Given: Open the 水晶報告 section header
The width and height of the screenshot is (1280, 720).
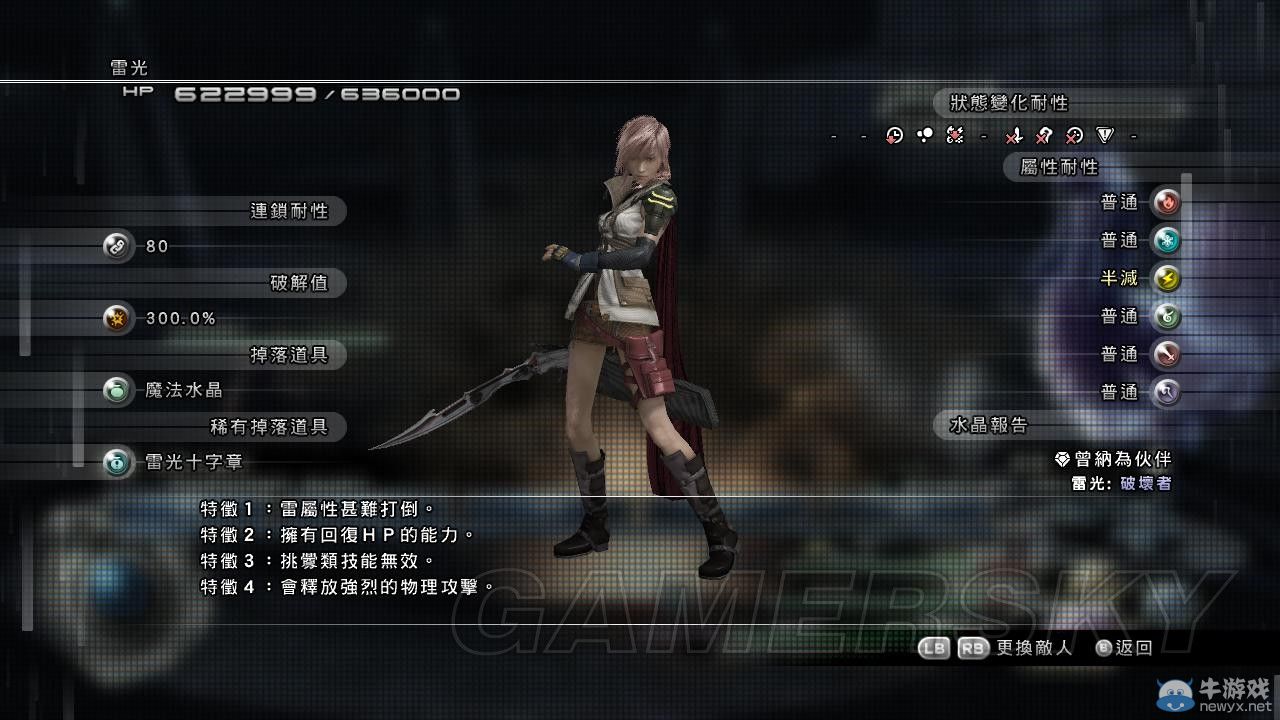Looking at the screenshot, I should (988, 425).
